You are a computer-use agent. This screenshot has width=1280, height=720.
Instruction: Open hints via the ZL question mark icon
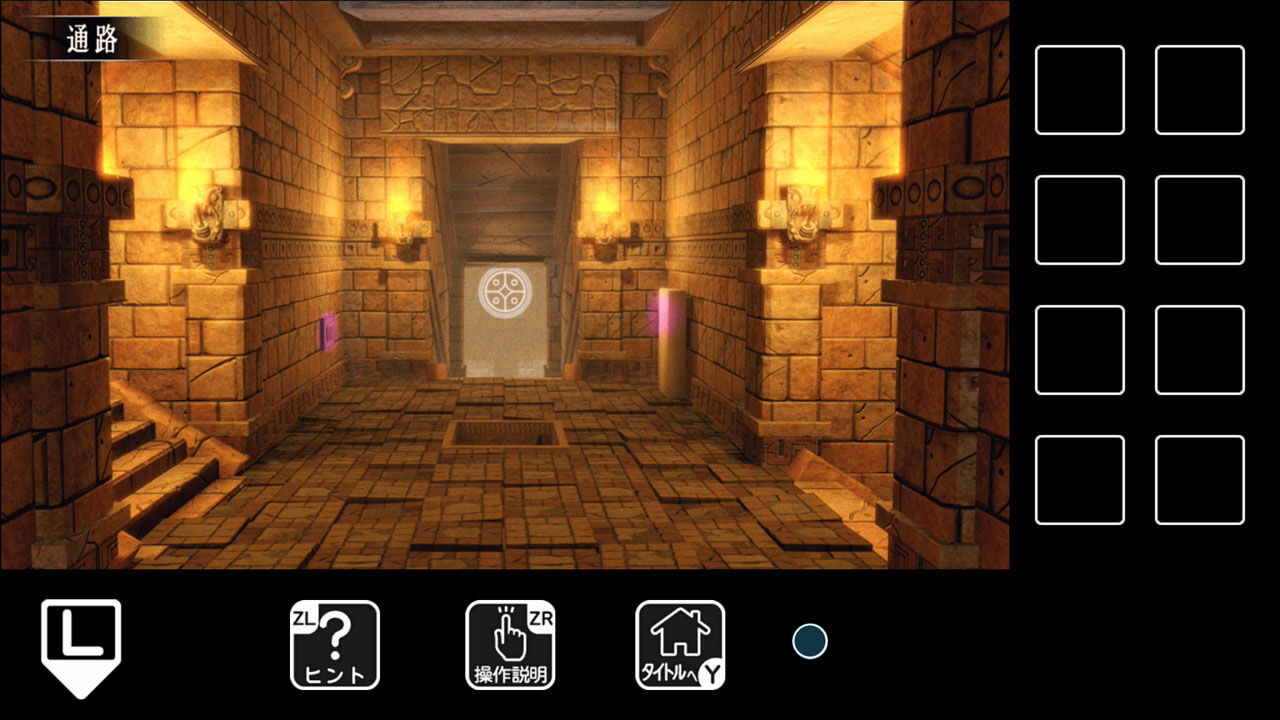[334, 644]
